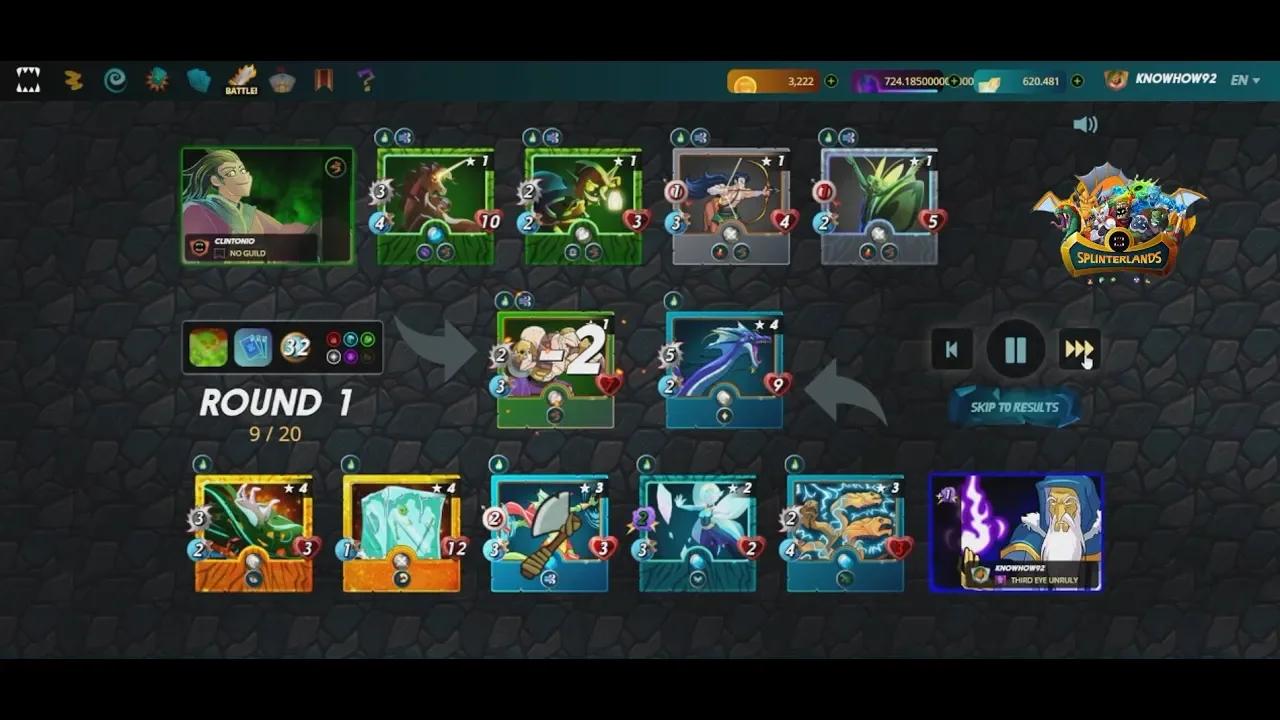Open the card collection cards icon

point(197,80)
